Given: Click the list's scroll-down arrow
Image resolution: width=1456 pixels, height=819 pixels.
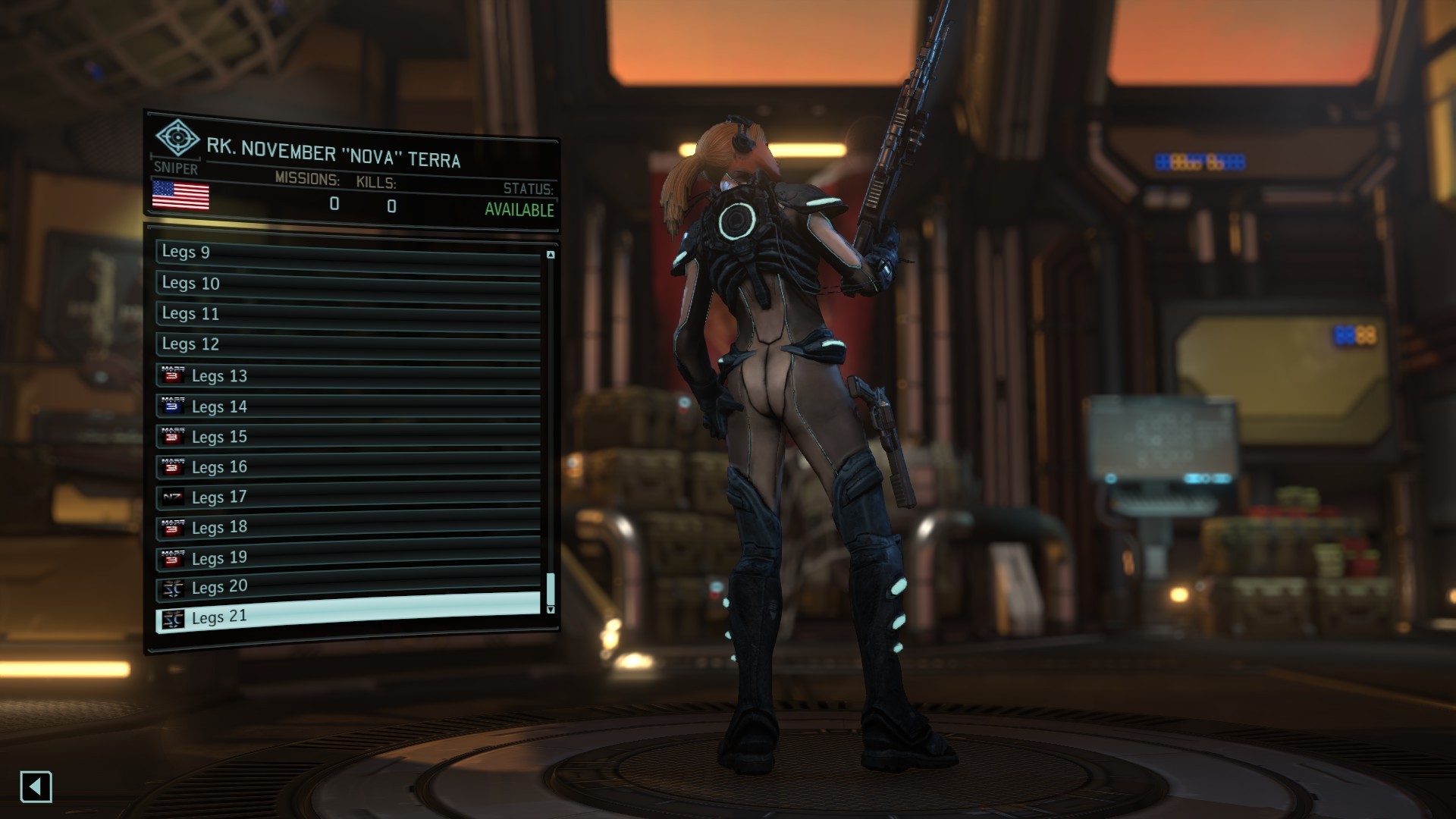Looking at the screenshot, I should tap(551, 610).
